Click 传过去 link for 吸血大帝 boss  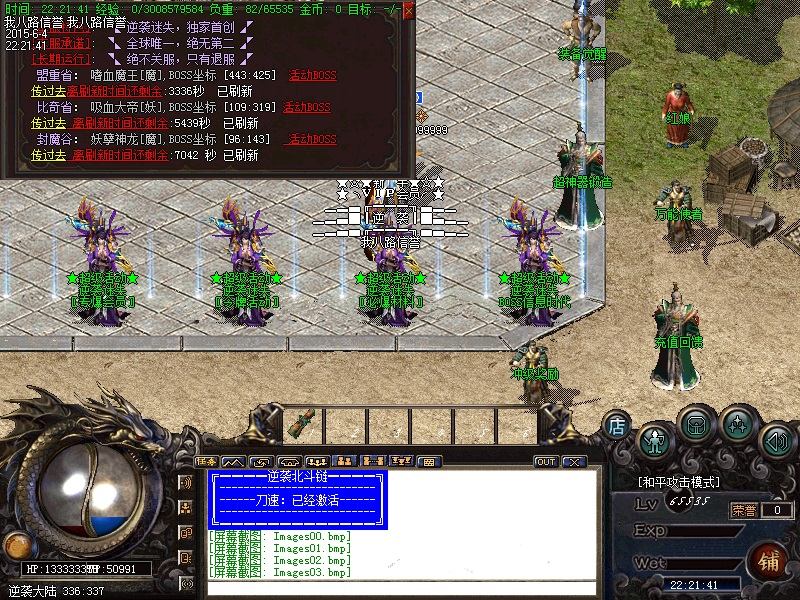(x=48, y=123)
